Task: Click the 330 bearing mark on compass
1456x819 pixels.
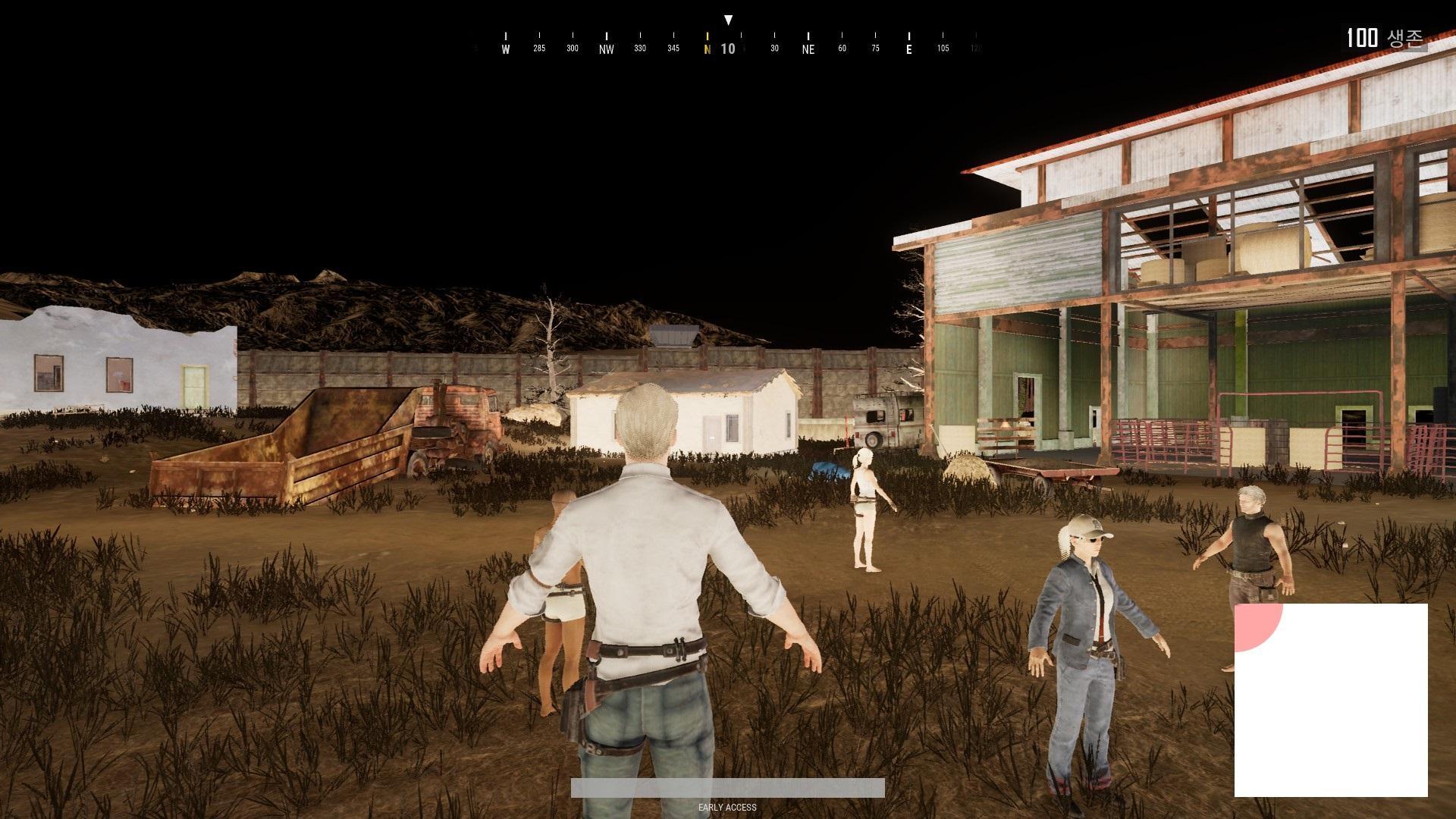Action: pos(639,47)
